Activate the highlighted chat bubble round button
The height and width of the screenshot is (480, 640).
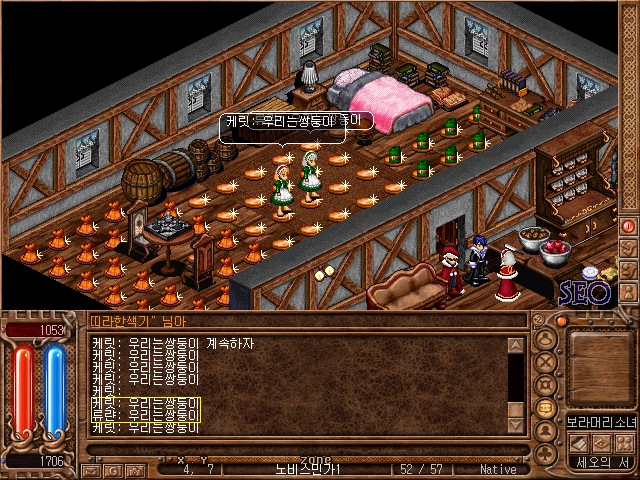(546, 409)
